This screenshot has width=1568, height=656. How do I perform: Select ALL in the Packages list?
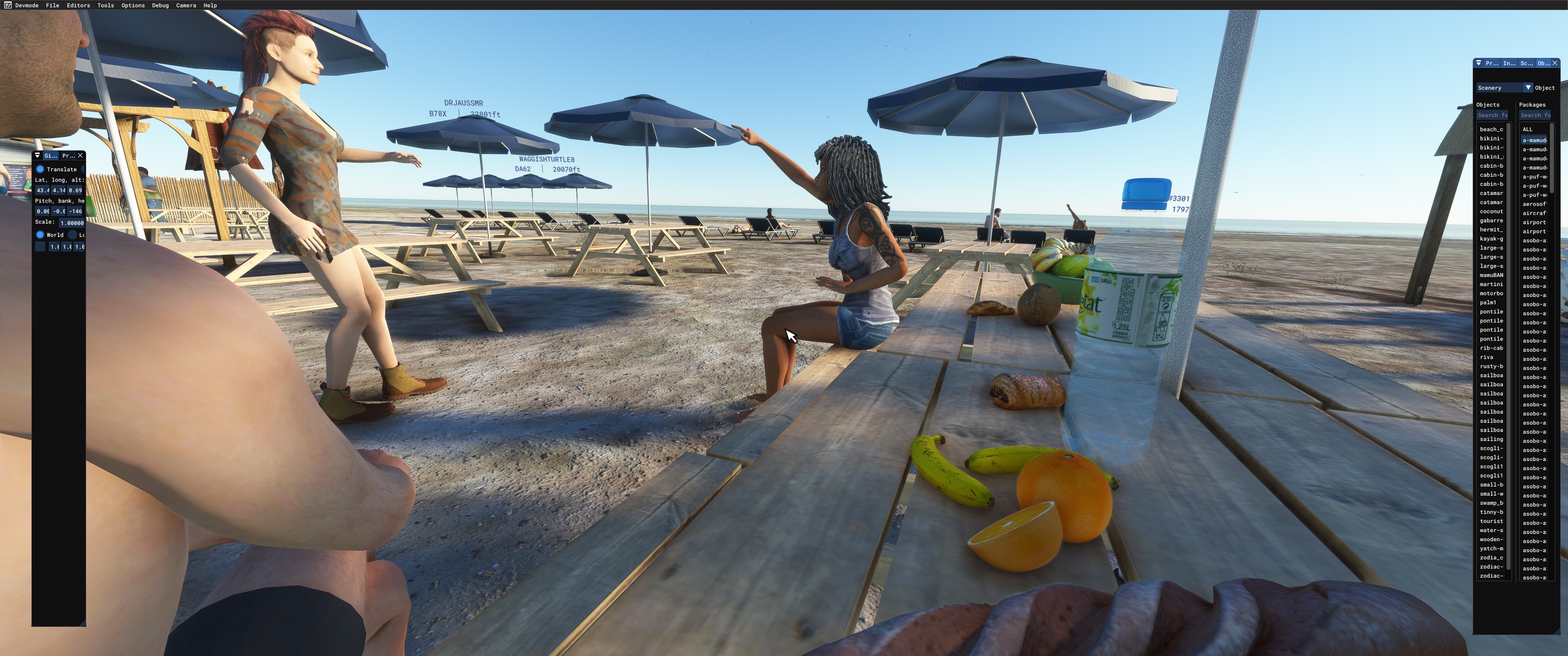pyautogui.click(x=1528, y=129)
